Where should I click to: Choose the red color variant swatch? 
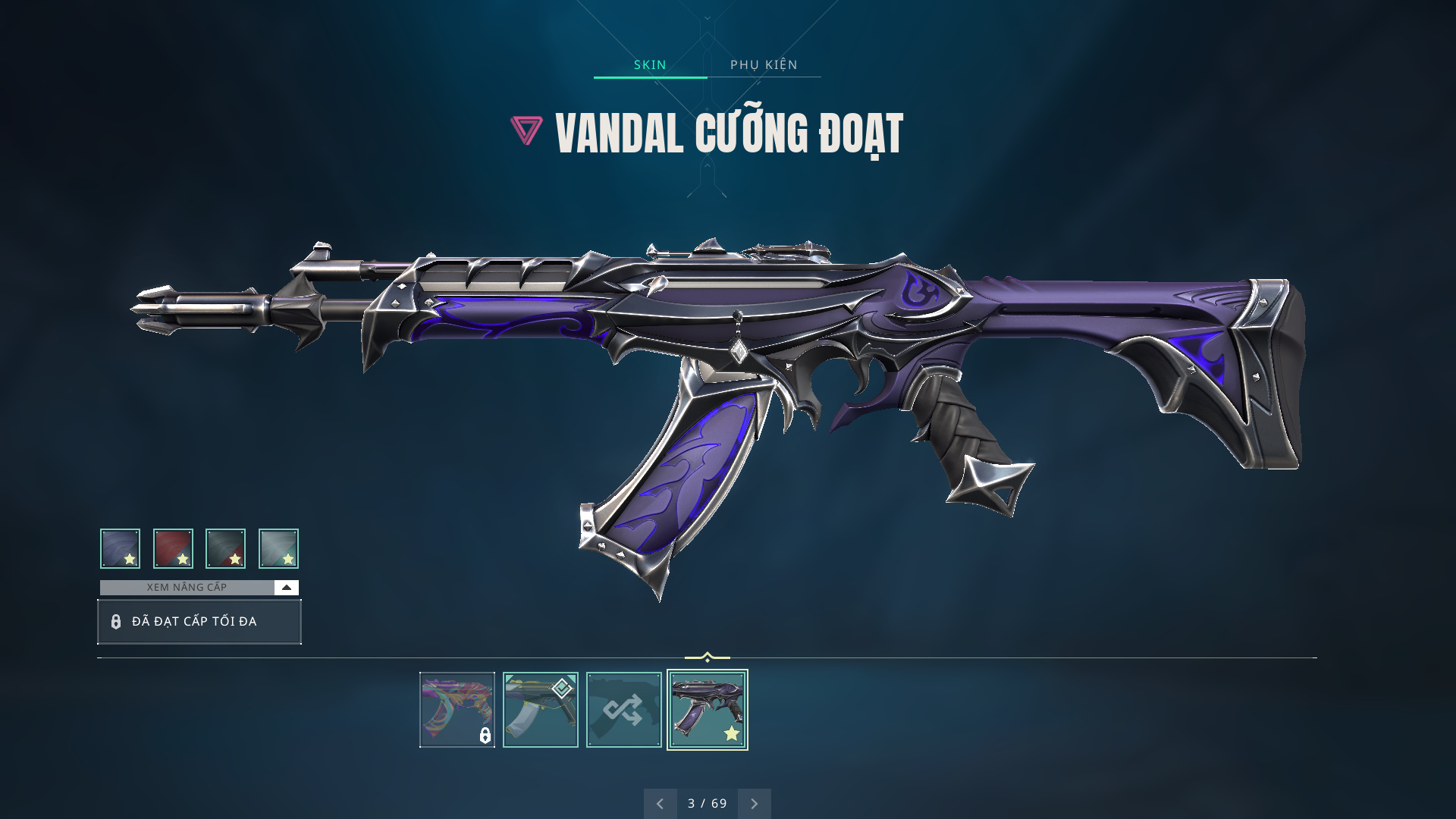(173, 548)
